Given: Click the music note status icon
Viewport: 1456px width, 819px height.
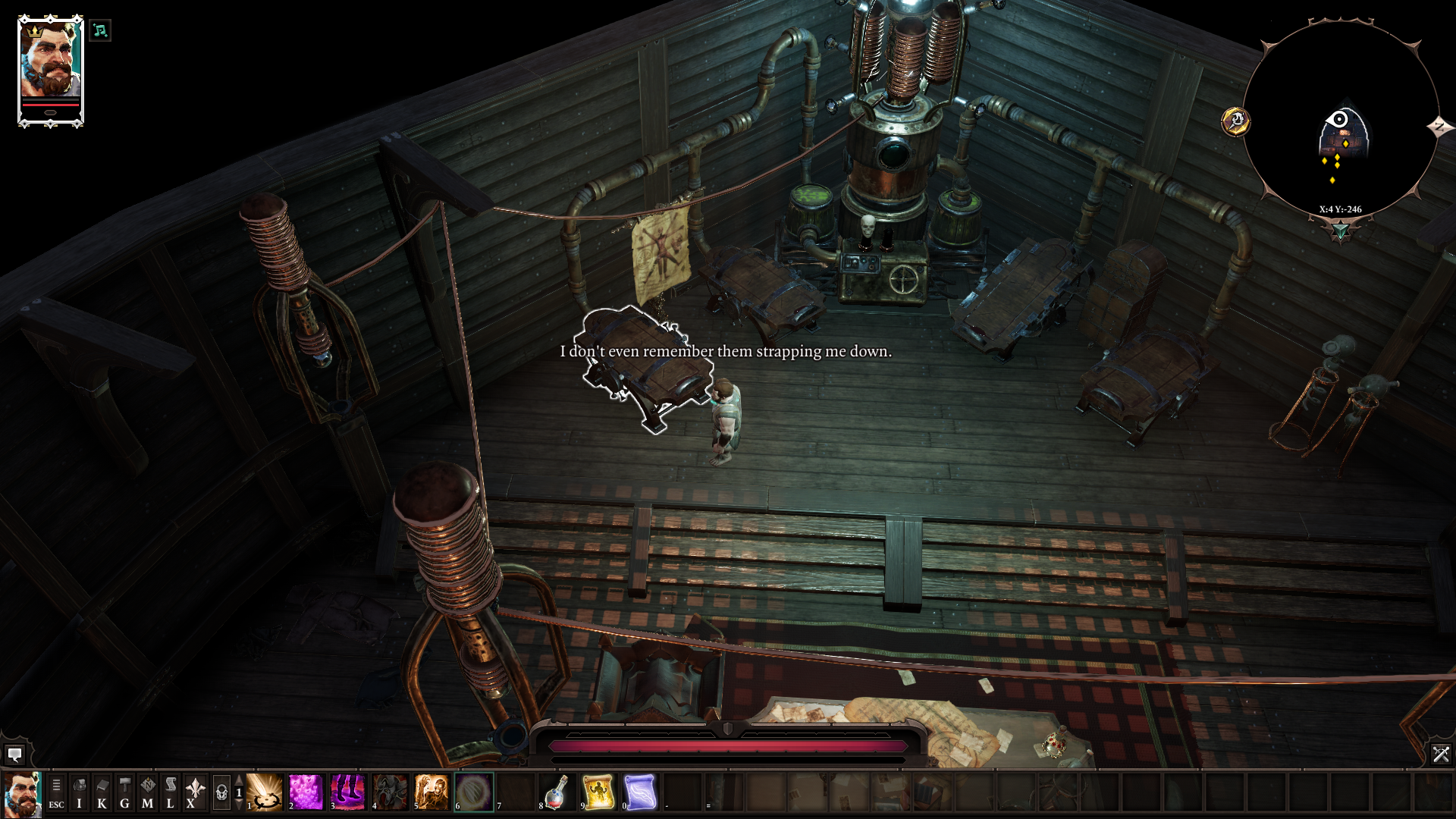Looking at the screenshot, I should coord(99,30).
